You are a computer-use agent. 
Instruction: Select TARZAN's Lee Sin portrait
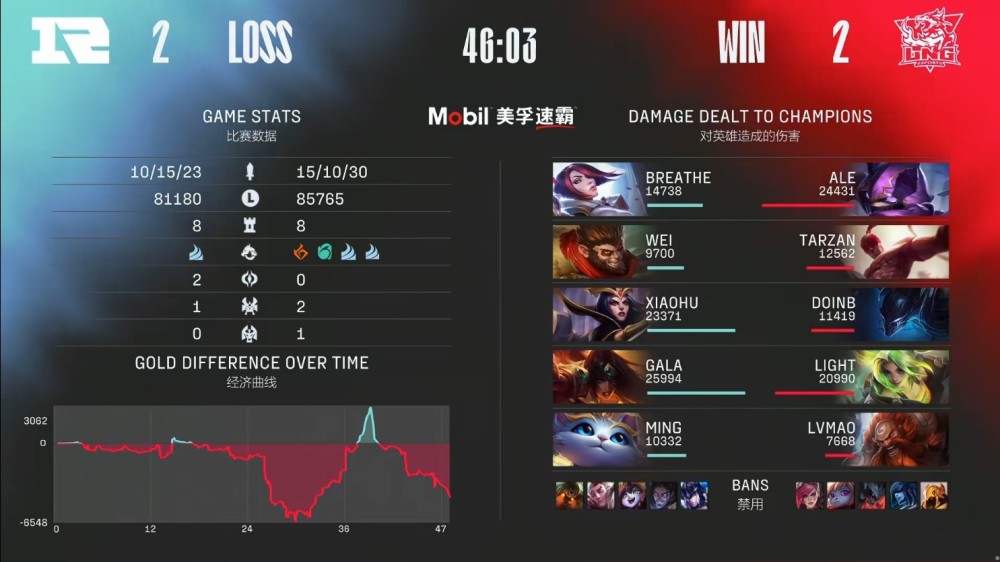(x=904, y=252)
